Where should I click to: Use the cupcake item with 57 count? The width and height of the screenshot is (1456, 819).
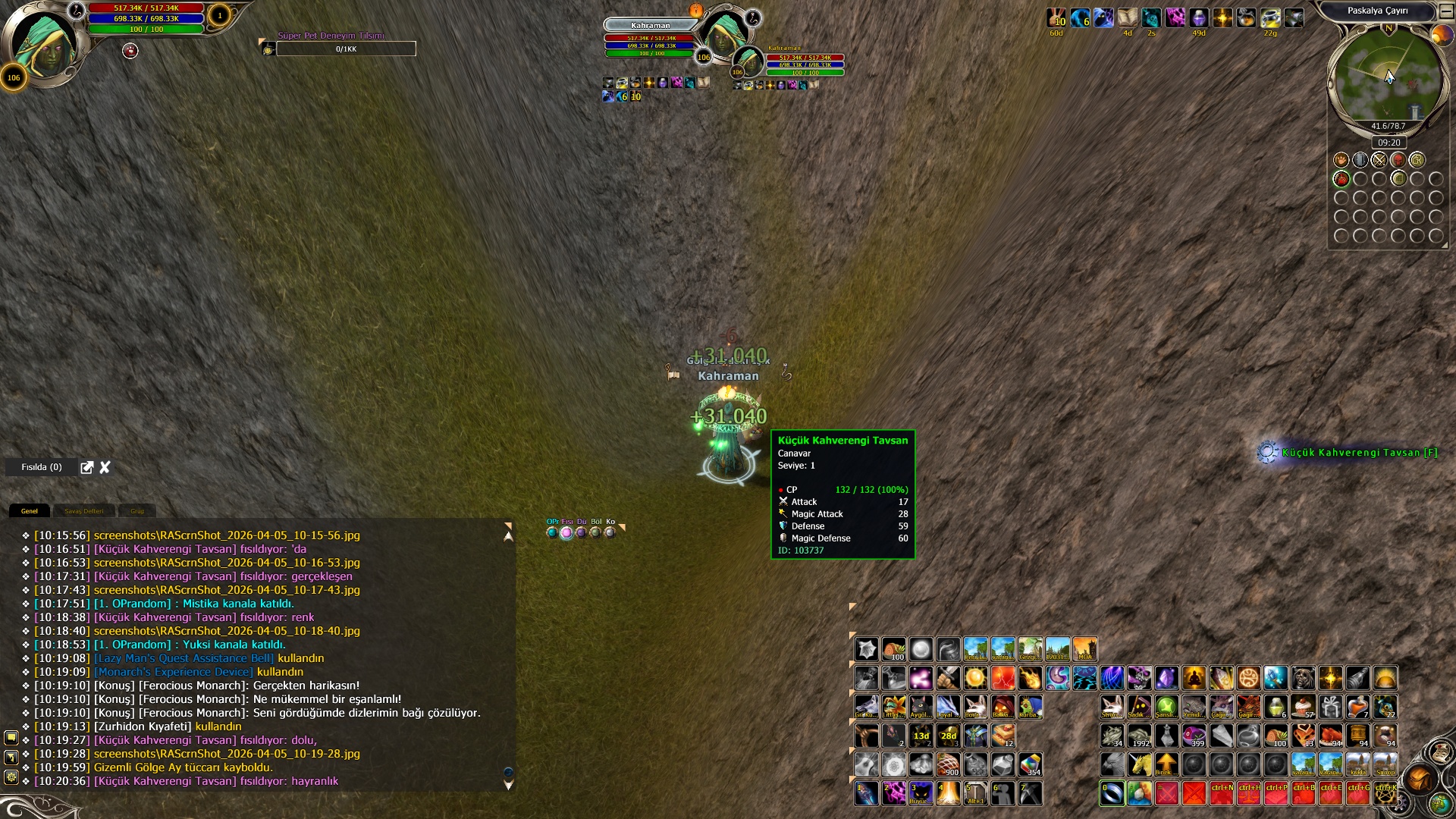[x=1303, y=707]
